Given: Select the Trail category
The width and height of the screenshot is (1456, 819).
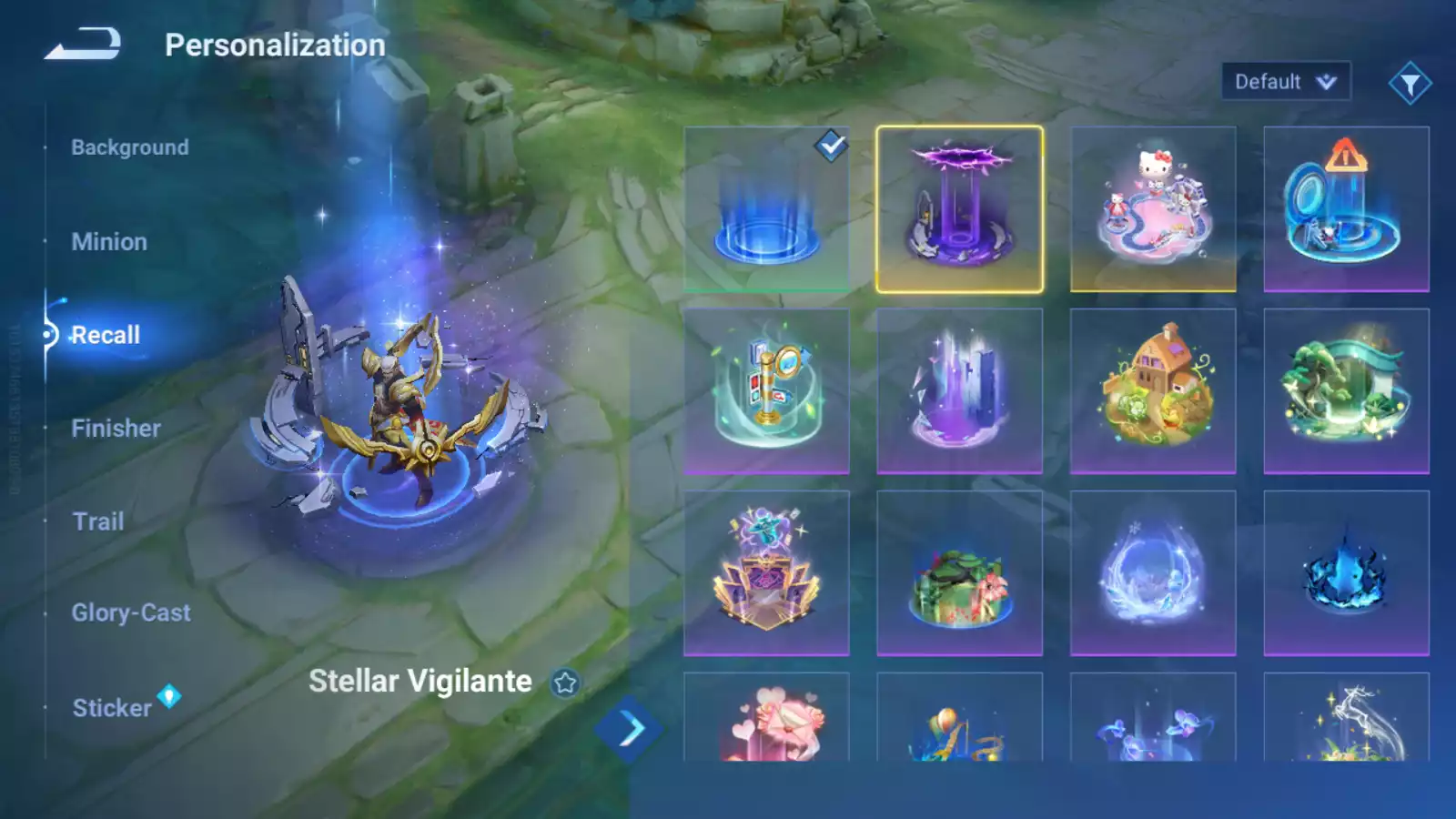Looking at the screenshot, I should point(97,521).
